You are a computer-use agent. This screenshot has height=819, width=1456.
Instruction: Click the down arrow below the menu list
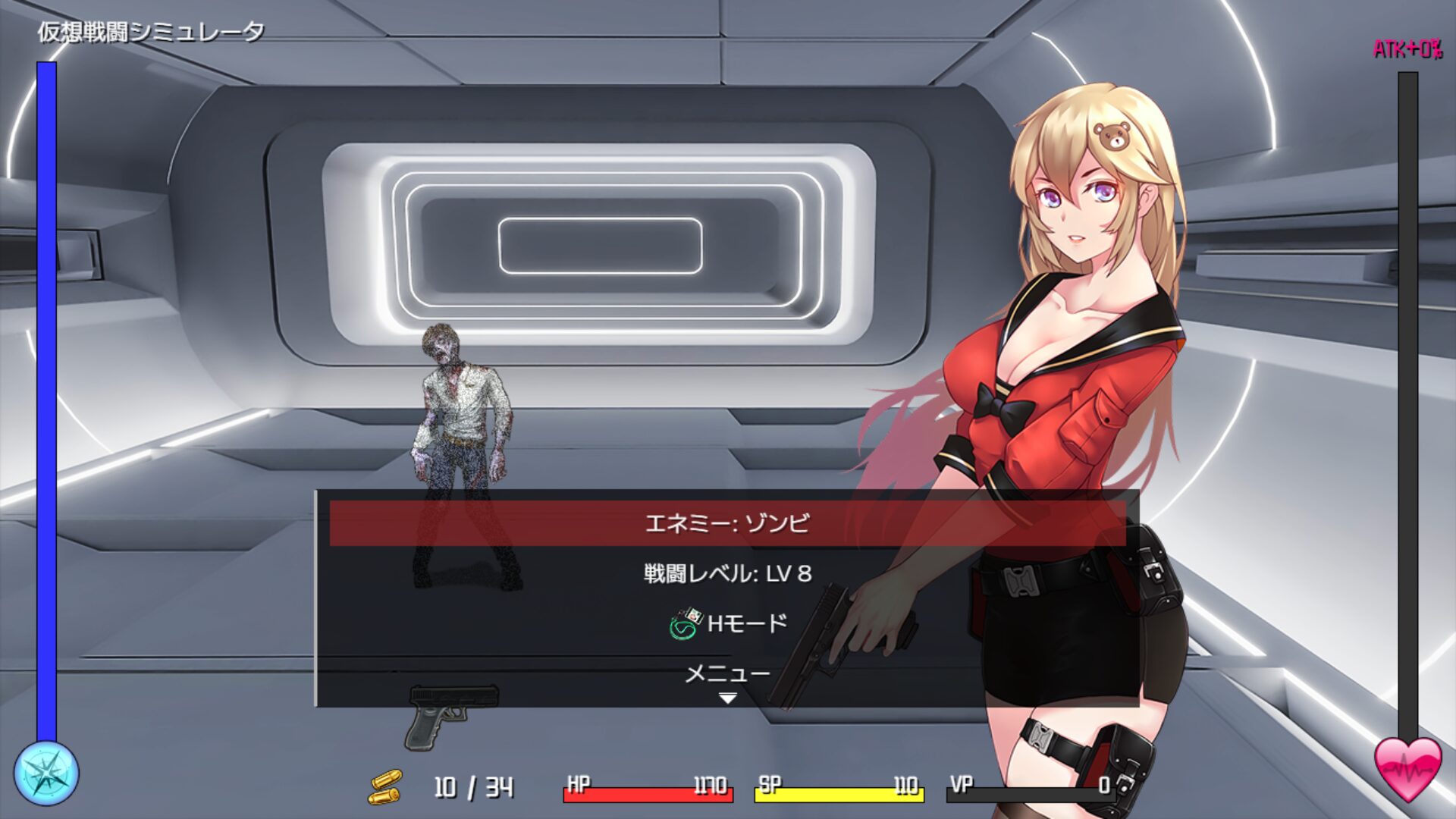(727, 698)
